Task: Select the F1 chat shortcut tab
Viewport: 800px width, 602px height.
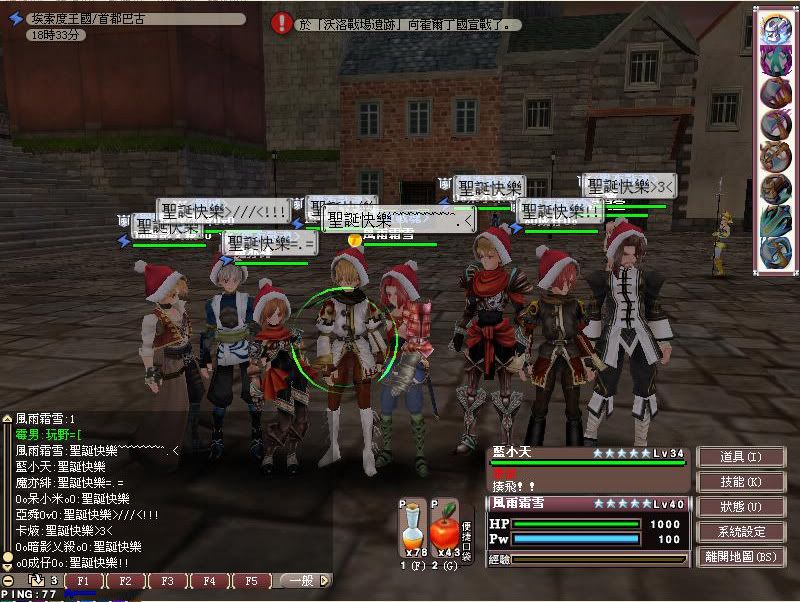Action: [83, 581]
